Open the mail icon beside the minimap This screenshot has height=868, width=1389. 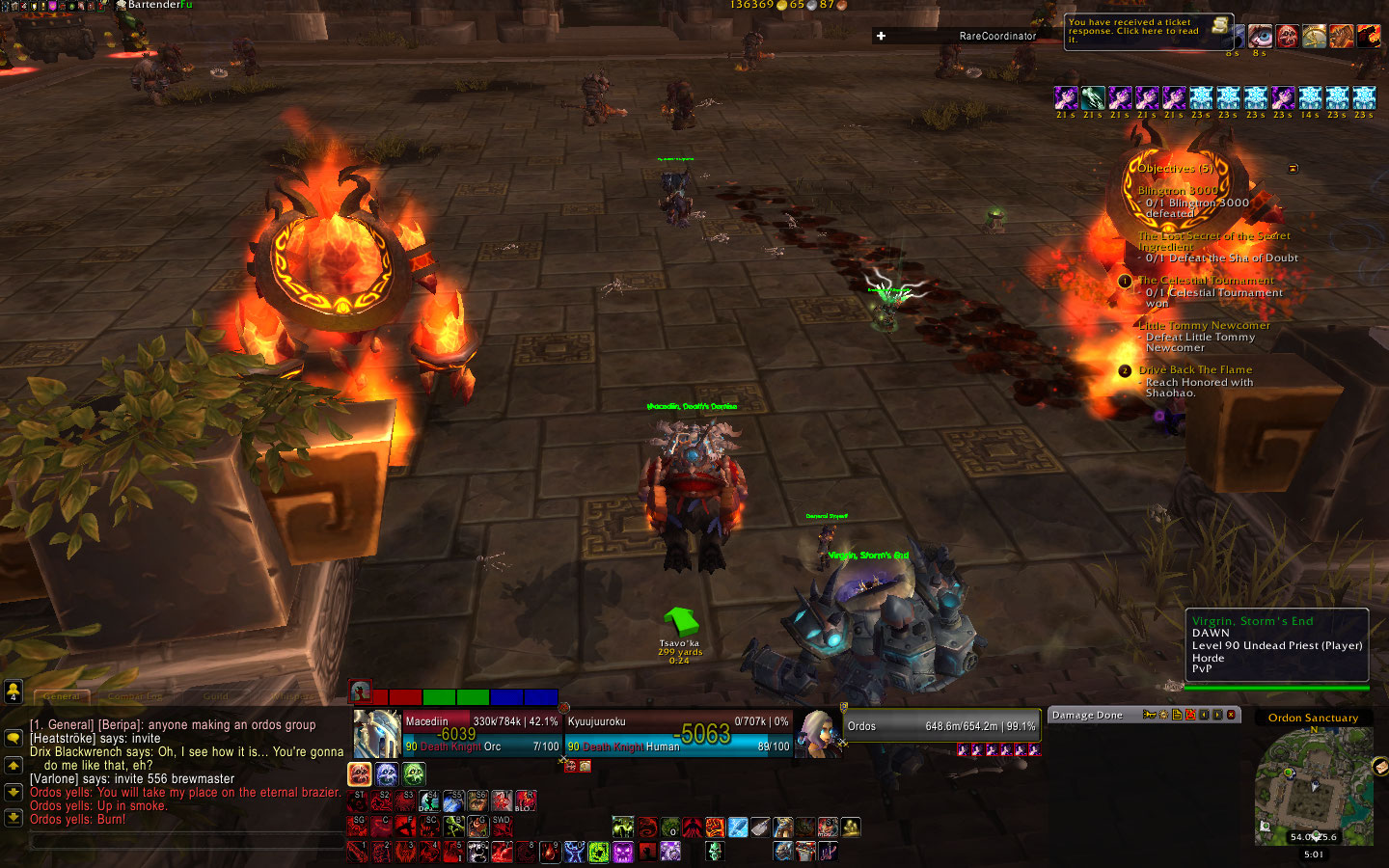click(1378, 767)
